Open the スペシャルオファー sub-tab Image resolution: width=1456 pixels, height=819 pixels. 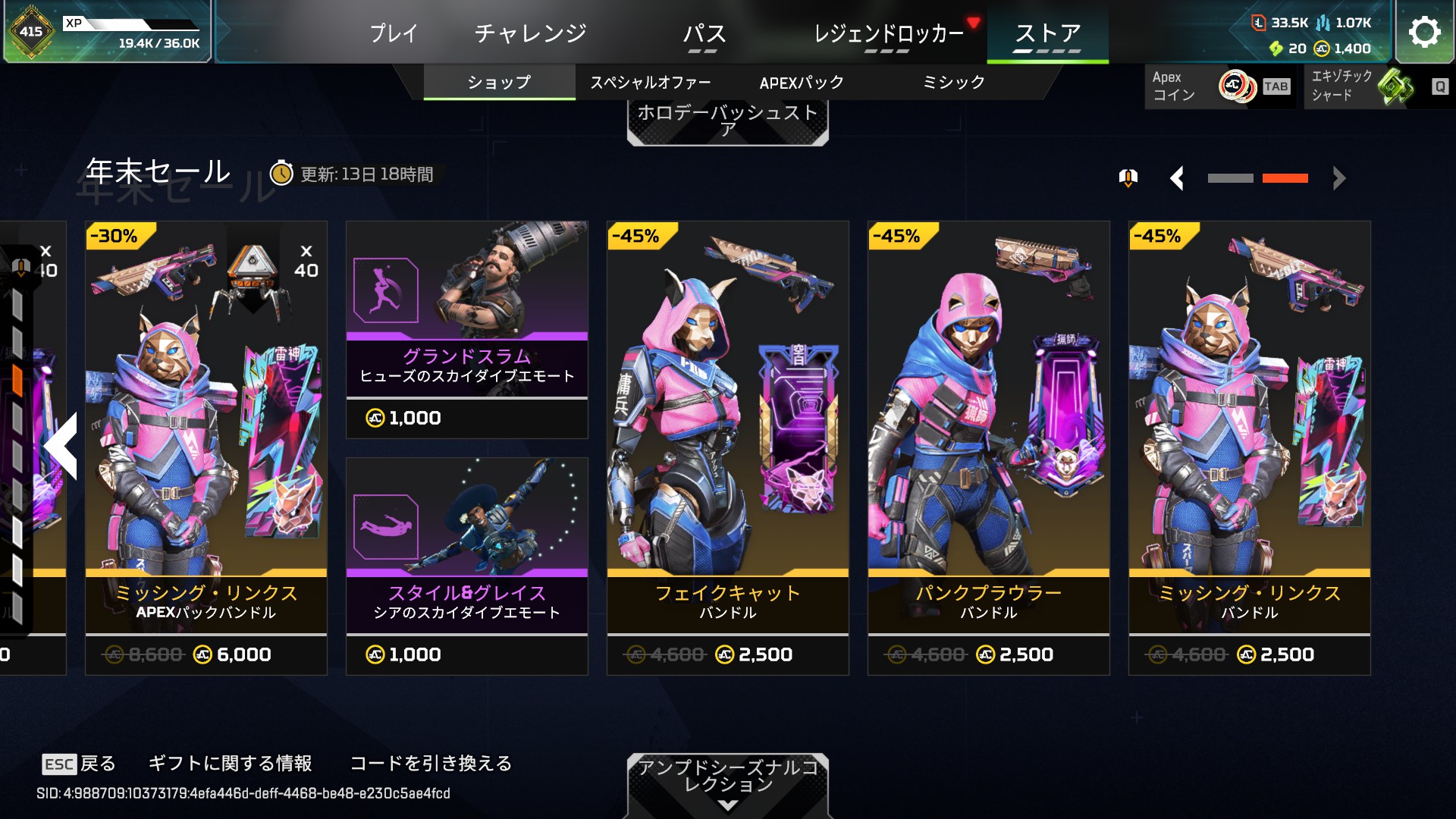[x=651, y=82]
